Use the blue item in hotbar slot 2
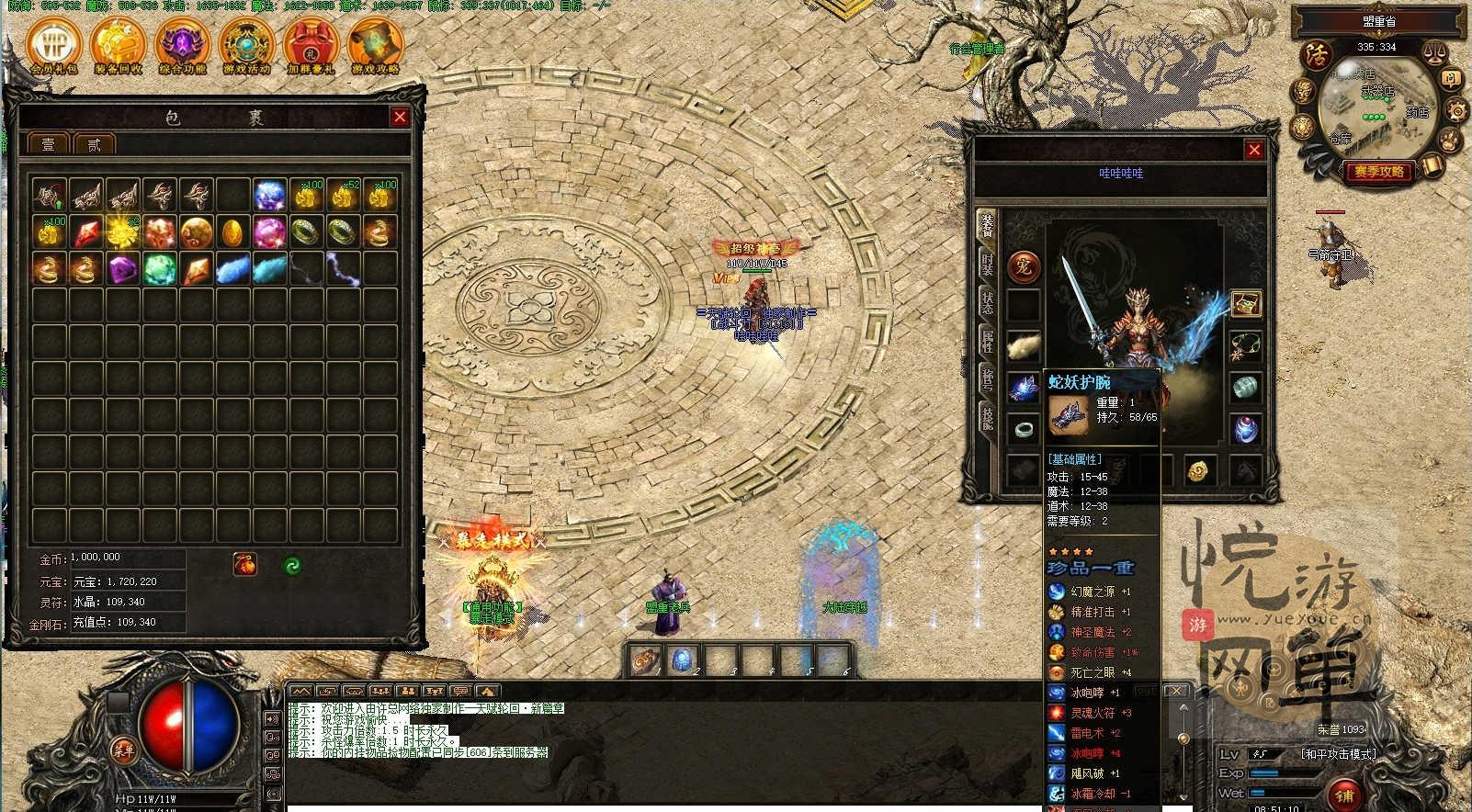This screenshot has width=1472, height=812. pos(683,659)
